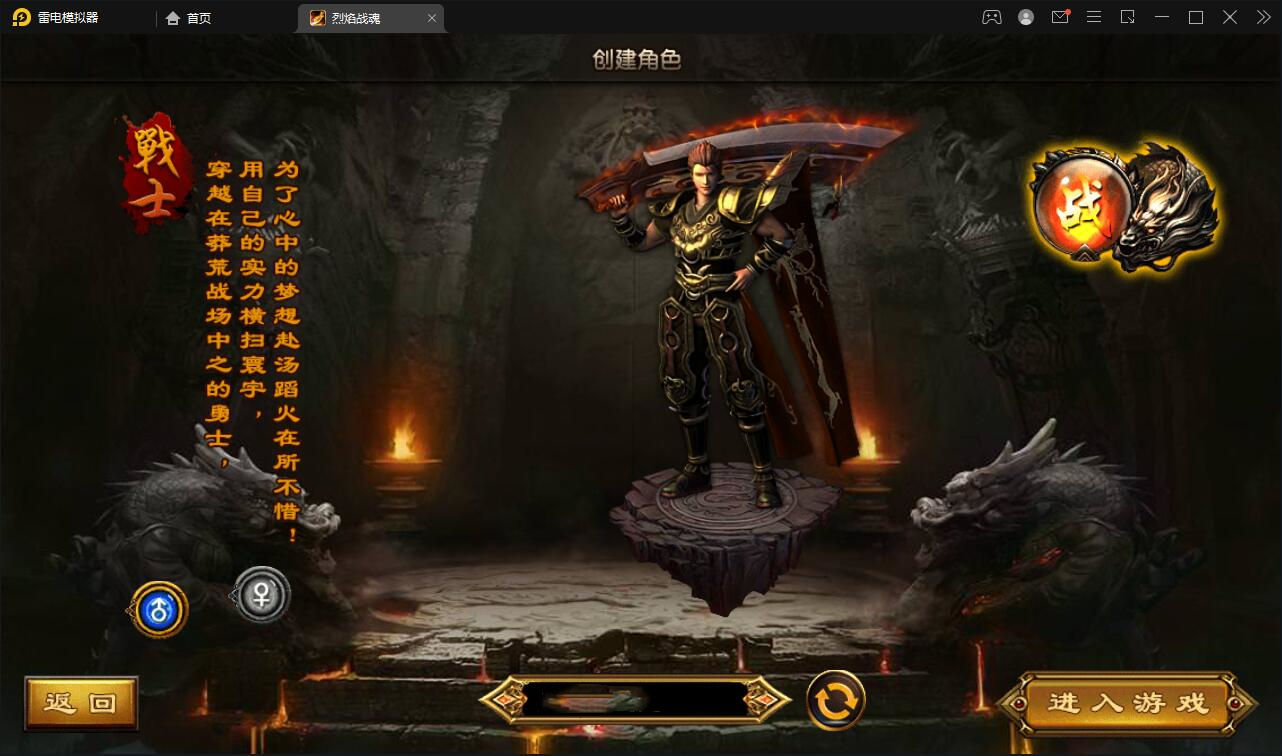Select the 烈焰战魂 game tab
1282x756 pixels.
pyautogui.click(x=362, y=17)
